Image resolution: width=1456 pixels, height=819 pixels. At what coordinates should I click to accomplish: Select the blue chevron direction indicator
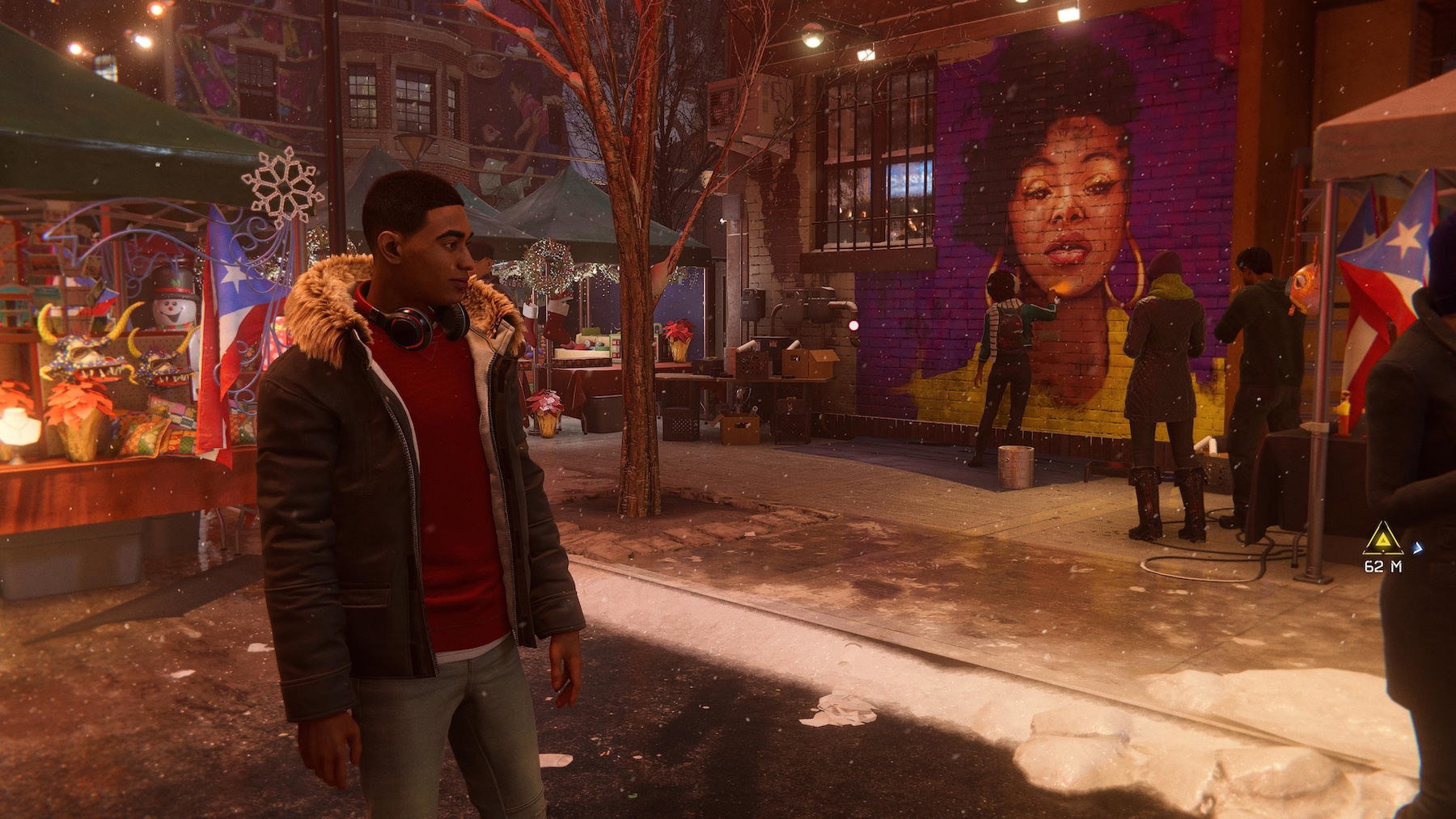click(1418, 547)
